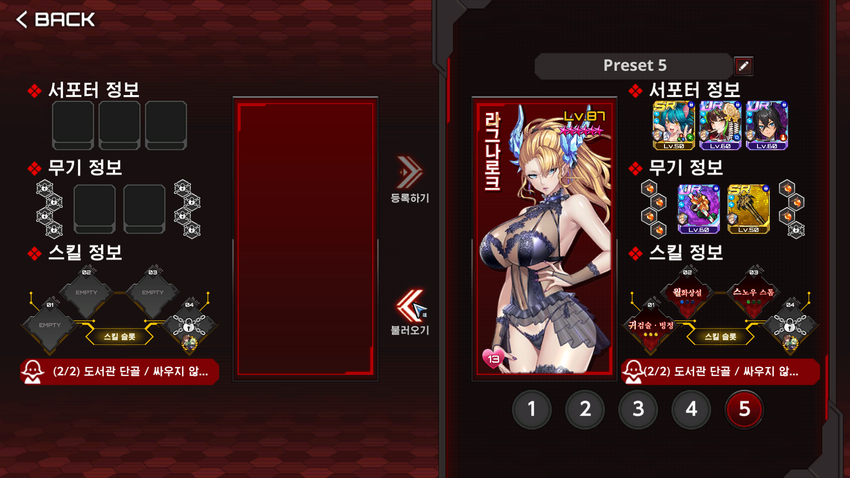Open the 월하상설 skill slot 02
The height and width of the screenshot is (478, 850).
tap(689, 293)
